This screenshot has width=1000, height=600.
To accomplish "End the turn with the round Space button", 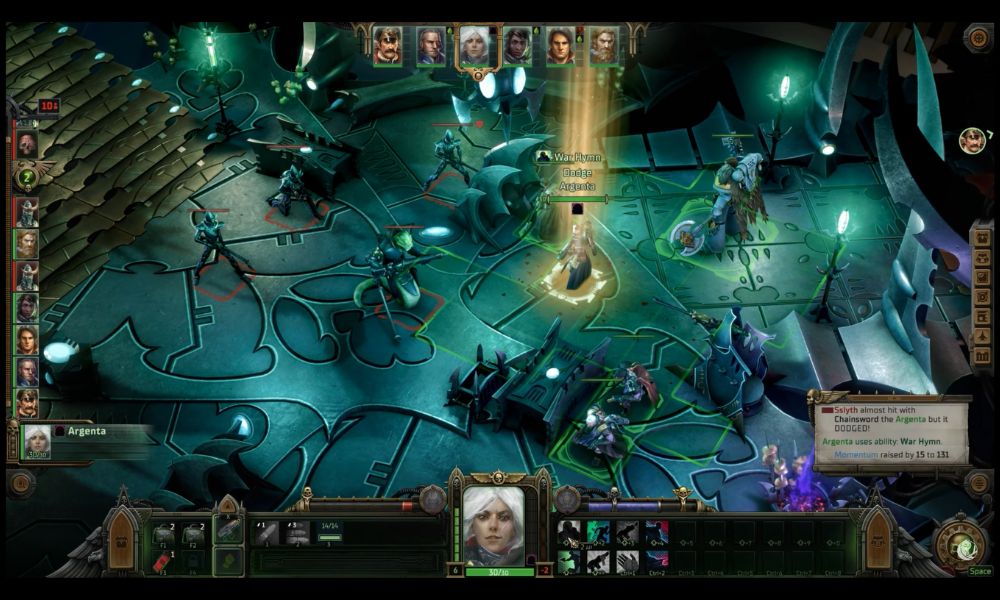I will coord(958,544).
